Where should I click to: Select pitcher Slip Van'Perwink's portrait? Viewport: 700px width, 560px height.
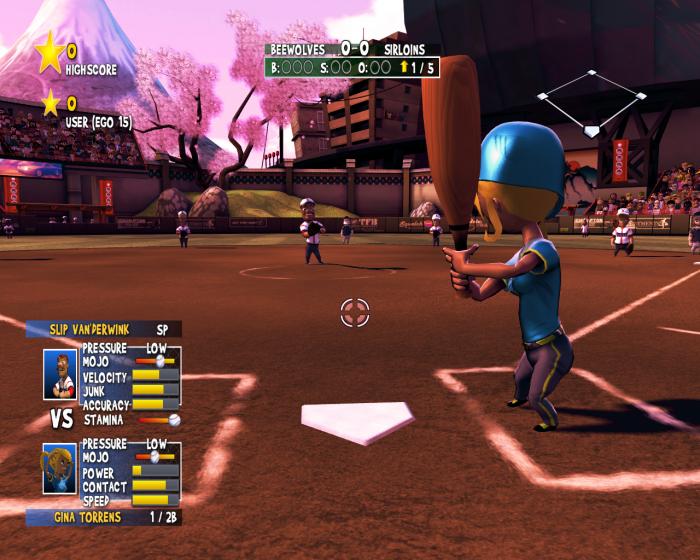[x=60, y=373]
